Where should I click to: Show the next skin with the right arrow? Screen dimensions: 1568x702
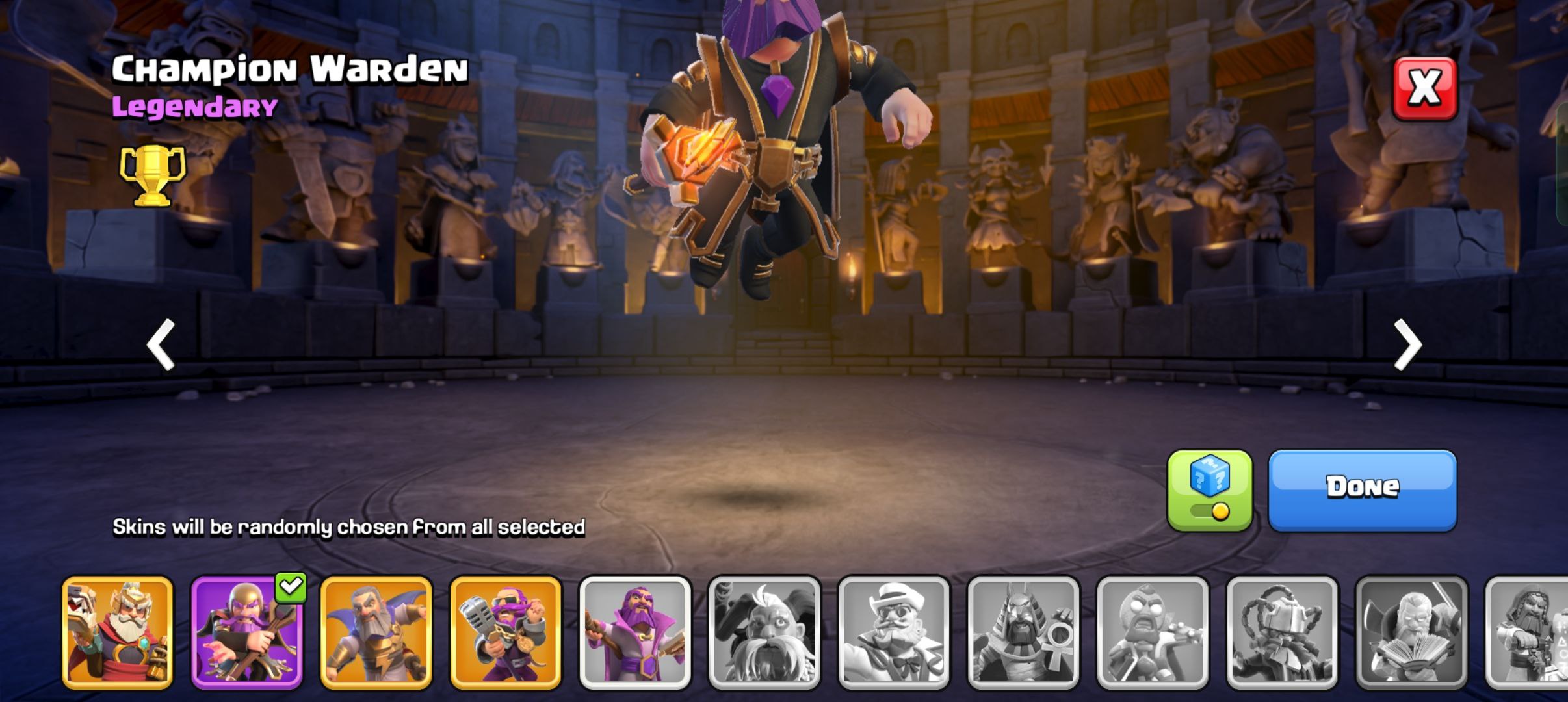[1408, 344]
